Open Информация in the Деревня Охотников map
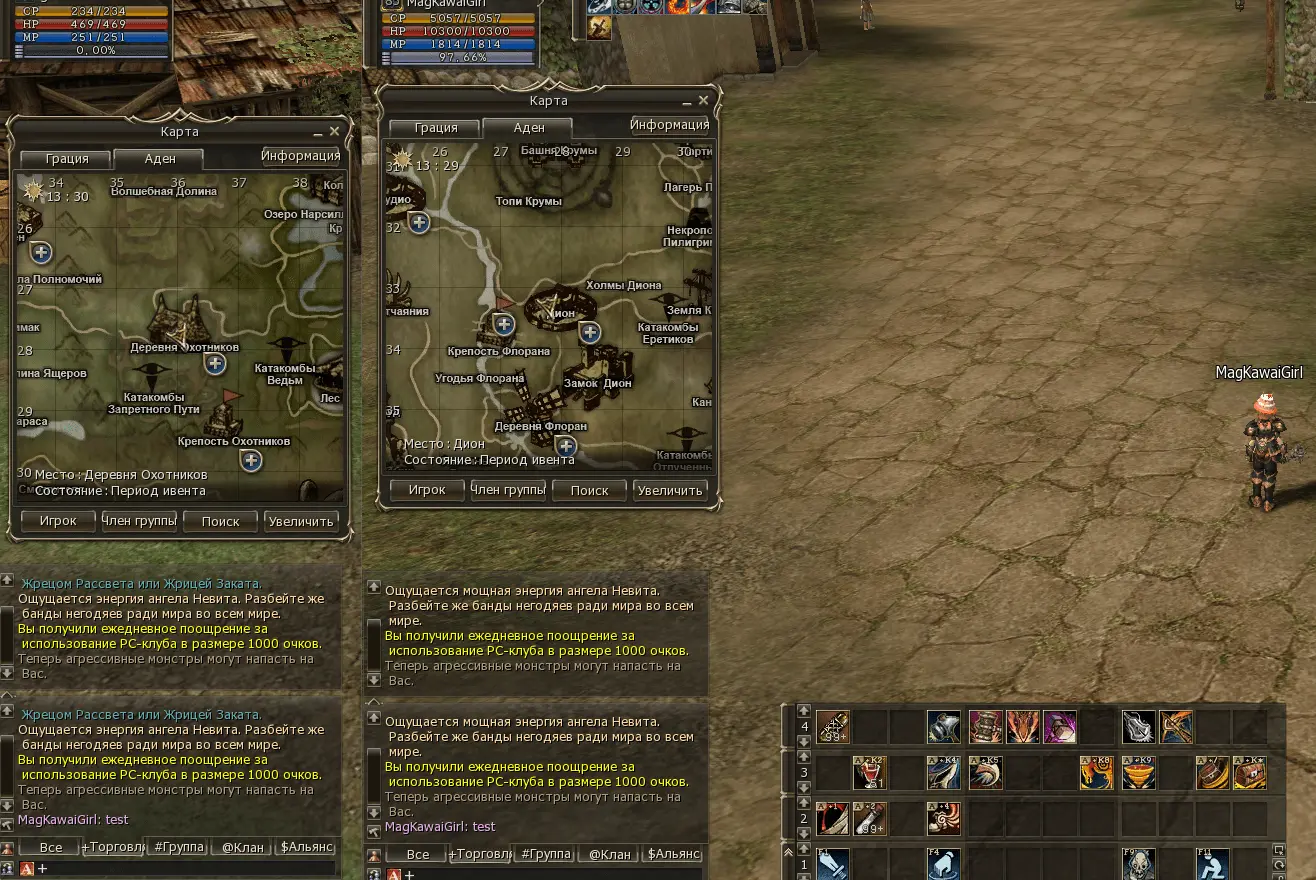Screen dimensions: 1316x880 [300, 156]
